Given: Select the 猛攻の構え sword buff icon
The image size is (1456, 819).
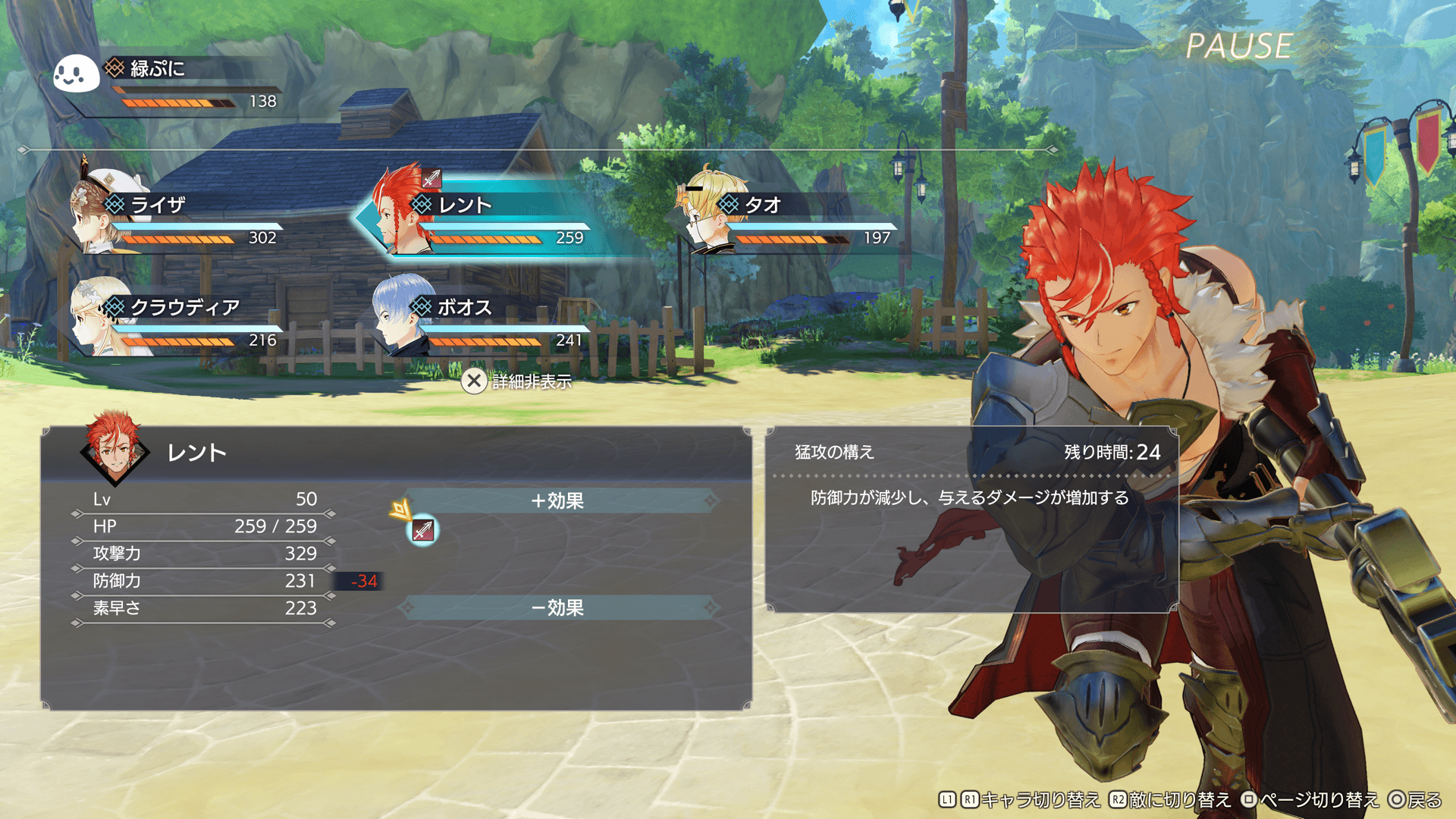Looking at the screenshot, I should click(x=423, y=530).
